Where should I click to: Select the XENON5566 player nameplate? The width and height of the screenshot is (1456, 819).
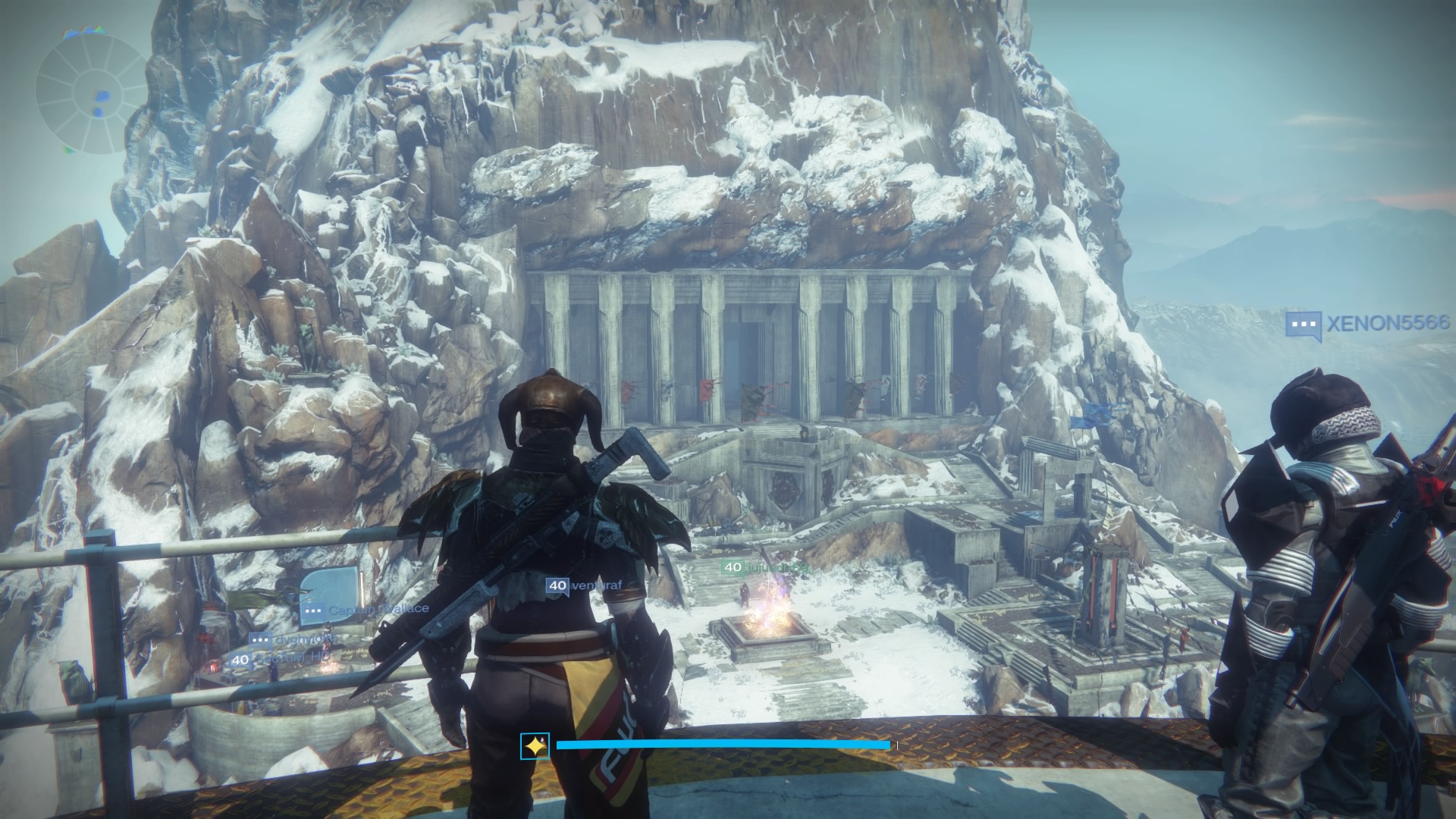(x=1367, y=324)
